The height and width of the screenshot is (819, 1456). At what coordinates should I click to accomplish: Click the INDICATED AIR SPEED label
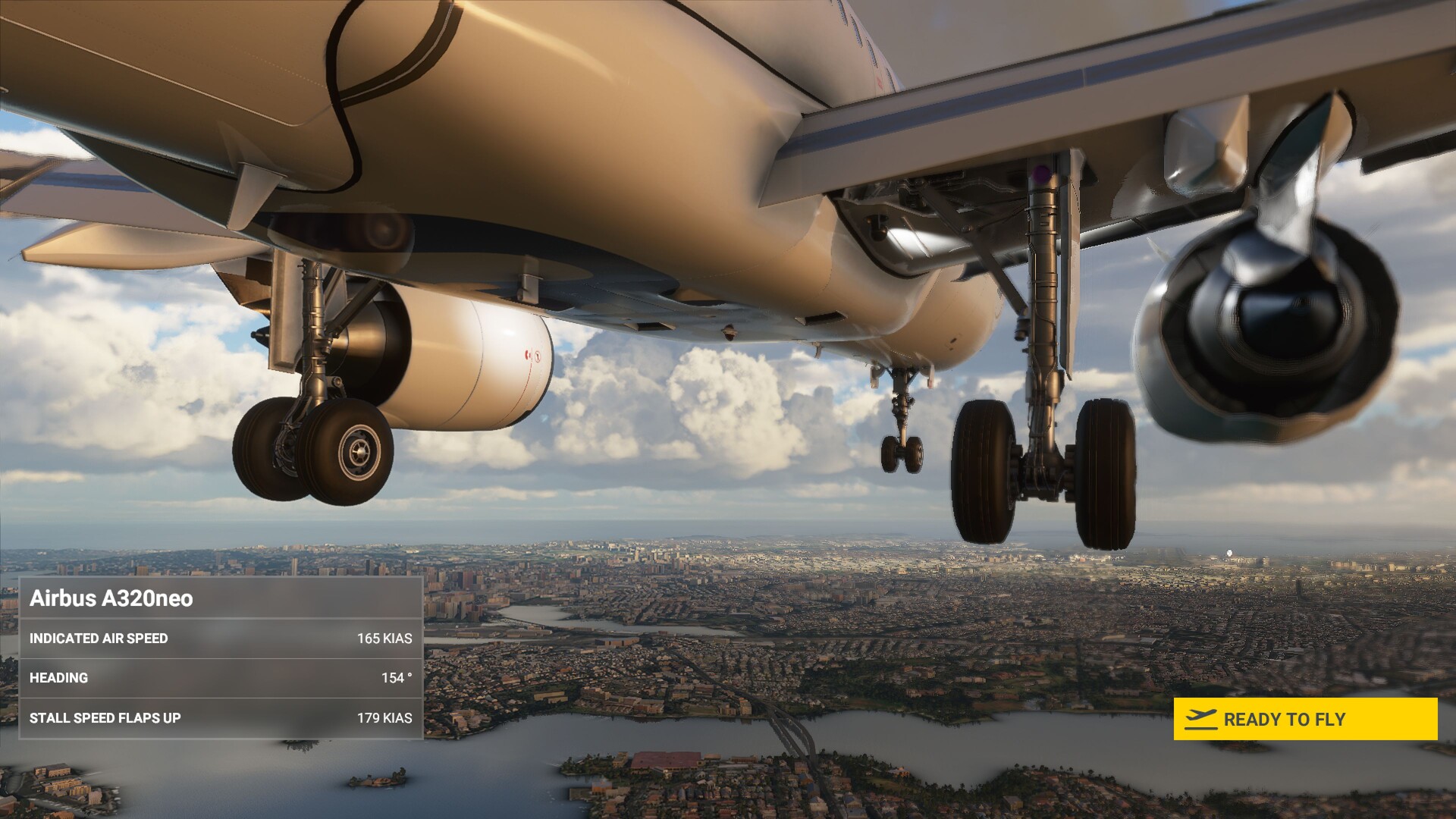(99, 639)
